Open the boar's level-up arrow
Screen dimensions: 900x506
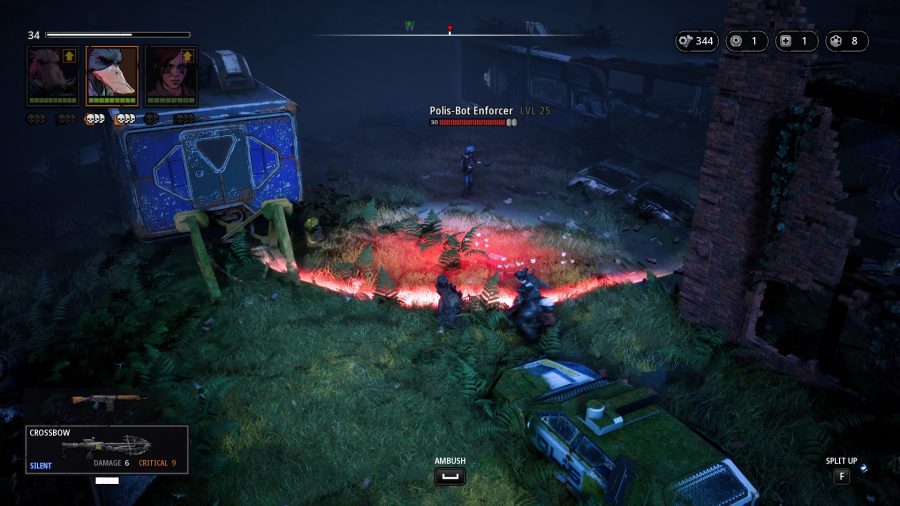pyautogui.click(x=70, y=56)
